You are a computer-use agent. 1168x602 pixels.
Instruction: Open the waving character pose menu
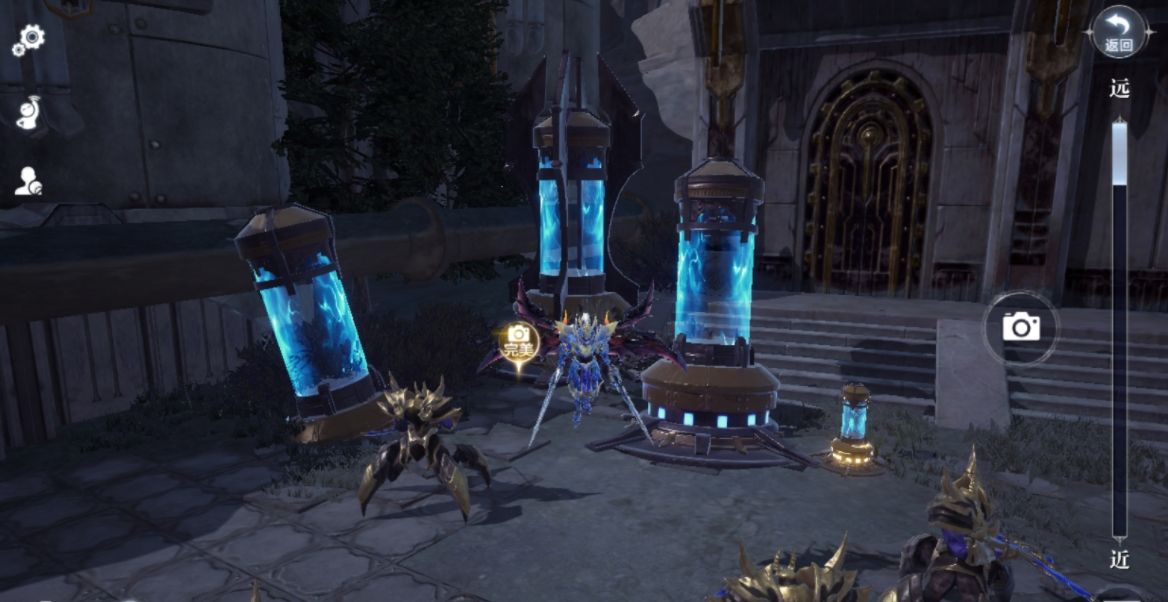pyautogui.click(x=29, y=112)
